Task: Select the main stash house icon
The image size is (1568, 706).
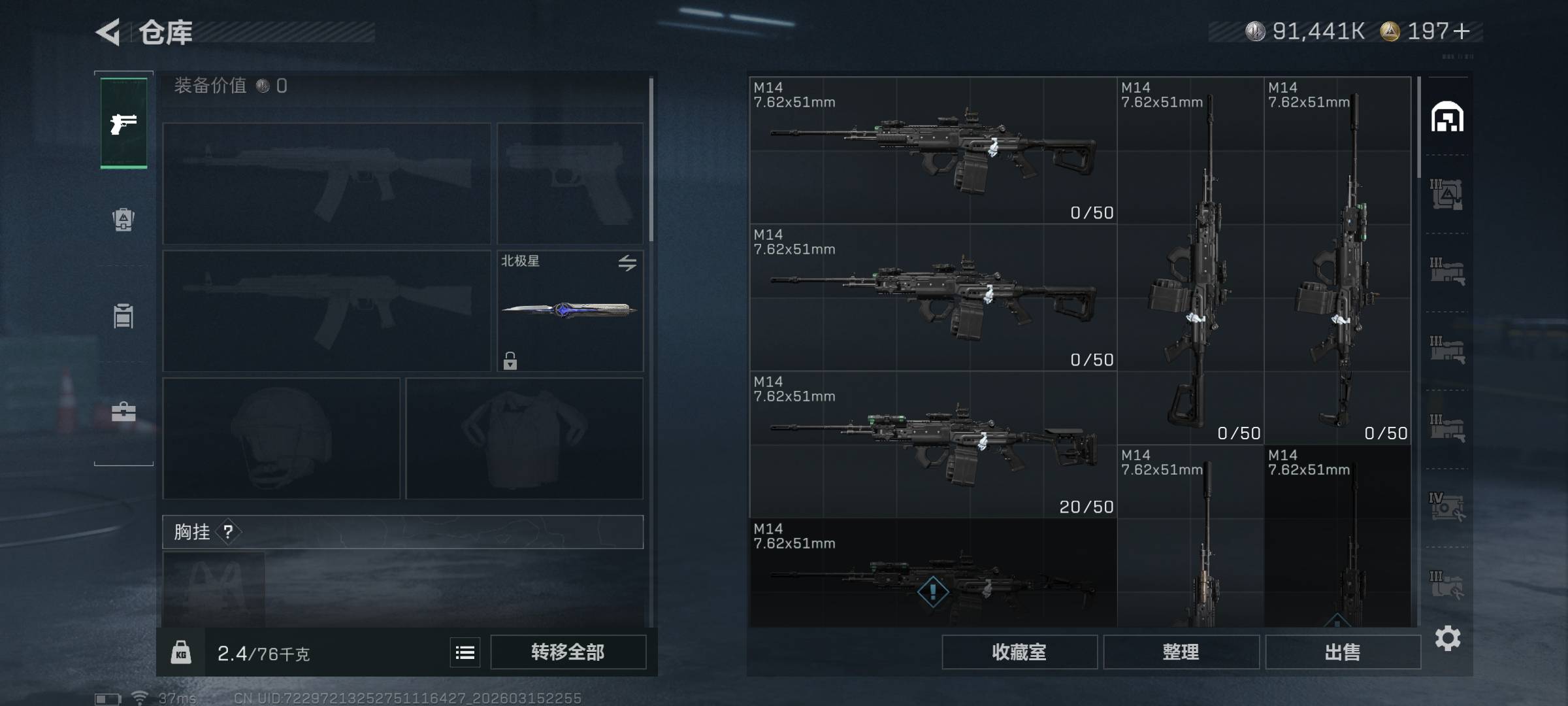Action: pos(1447,117)
